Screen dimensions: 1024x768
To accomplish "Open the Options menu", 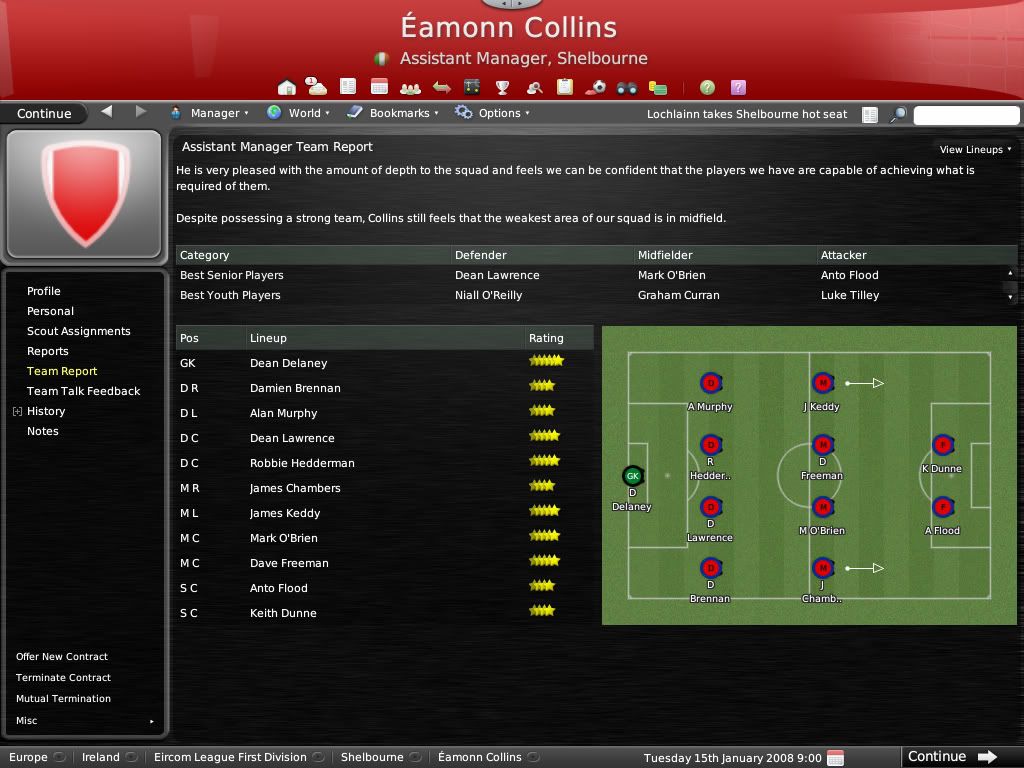I will click(x=492, y=113).
